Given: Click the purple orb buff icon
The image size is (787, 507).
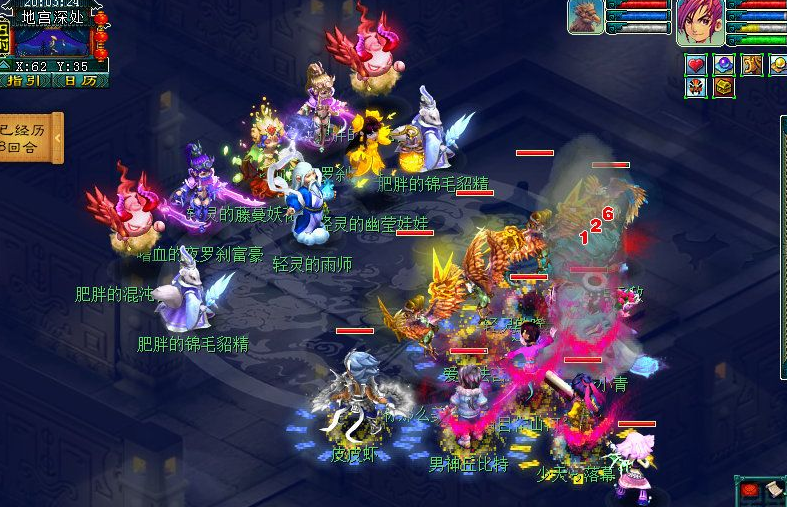Looking at the screenshot, I should click(724, 65).
